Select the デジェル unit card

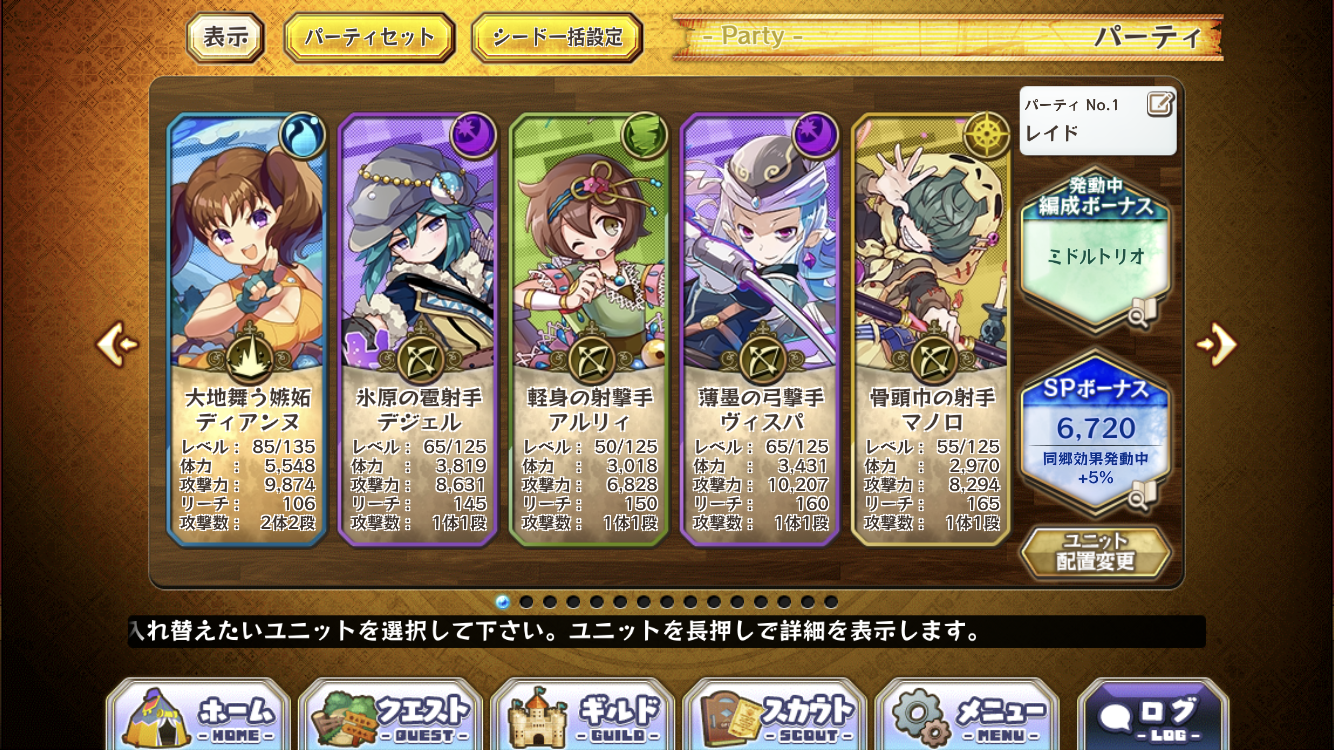418,330
